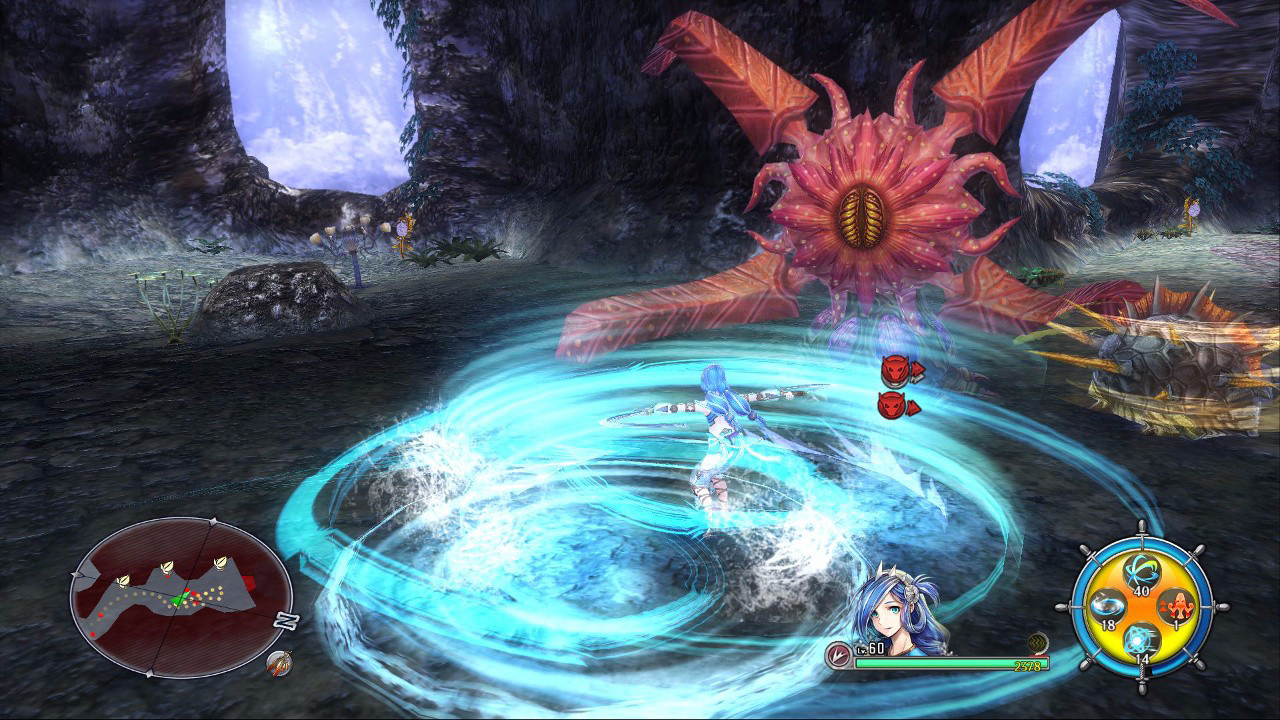The height and width of the screenshot is (720, 1280).
Task: Click the red attack-type icon beside health bar
Action: [x=839, y=656]
